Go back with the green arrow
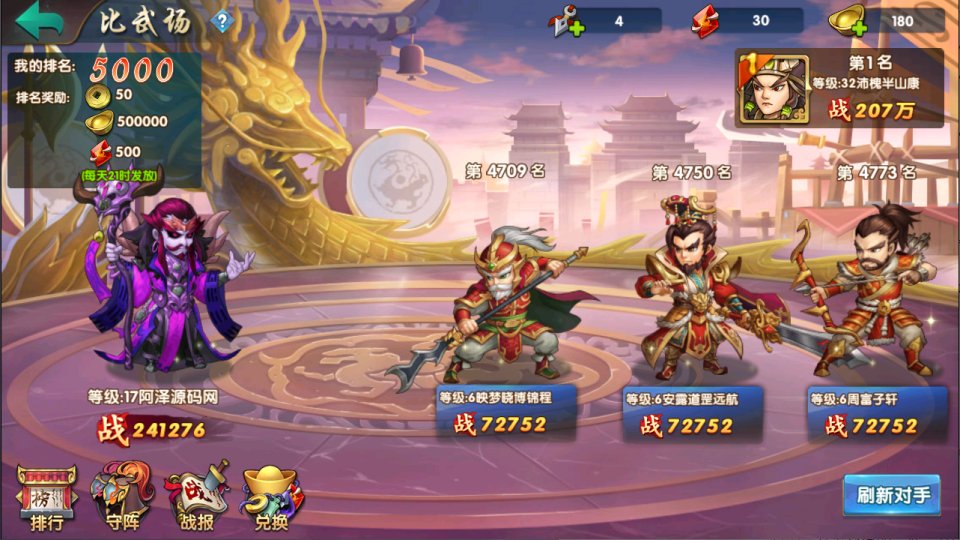The height and width of the screenshot is (540, 960). pos(38,20)
